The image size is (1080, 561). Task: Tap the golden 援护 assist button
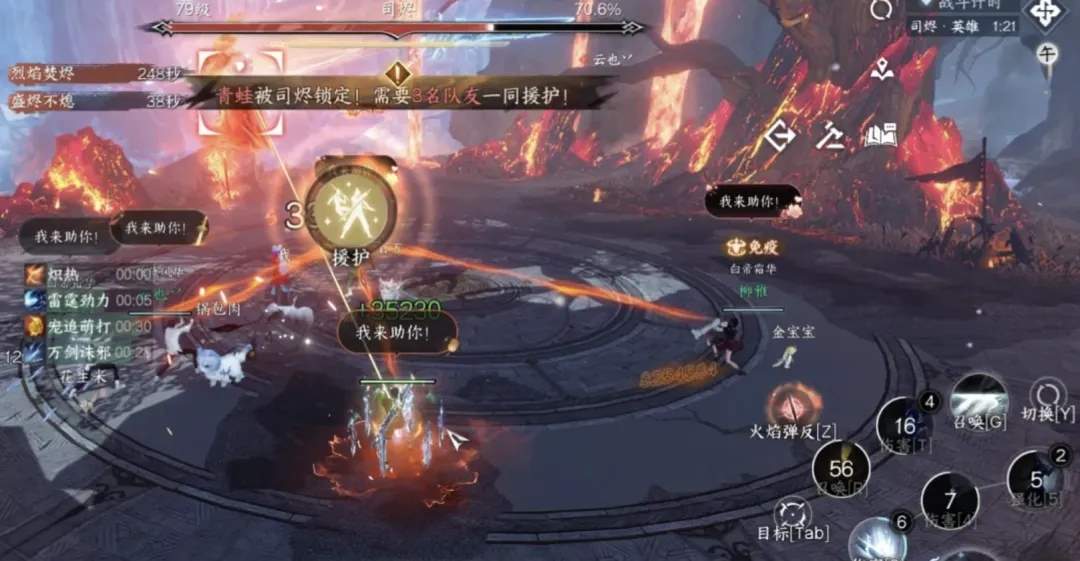[349, 210]
